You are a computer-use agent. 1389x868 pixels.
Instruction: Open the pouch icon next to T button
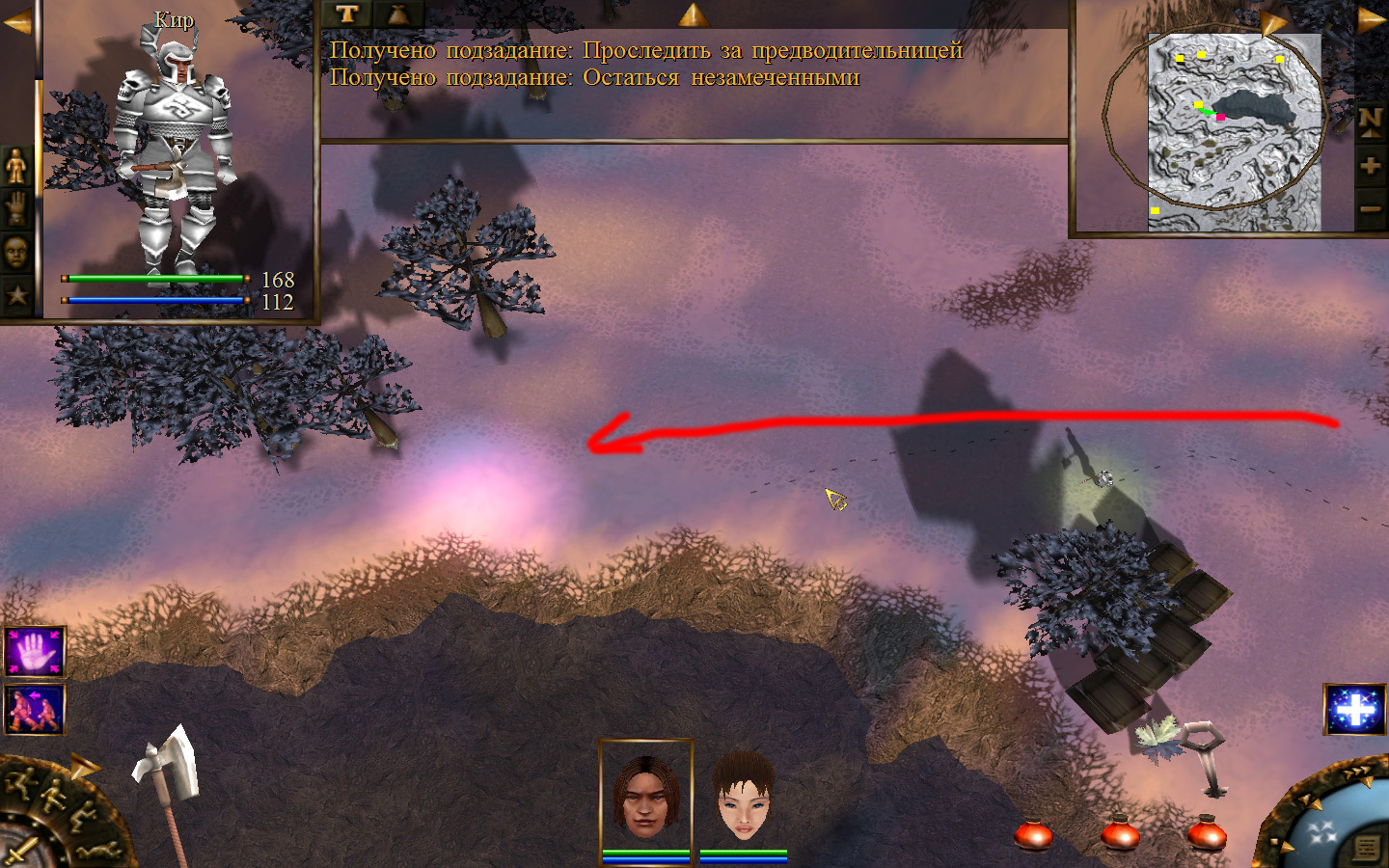coord(396,14)
